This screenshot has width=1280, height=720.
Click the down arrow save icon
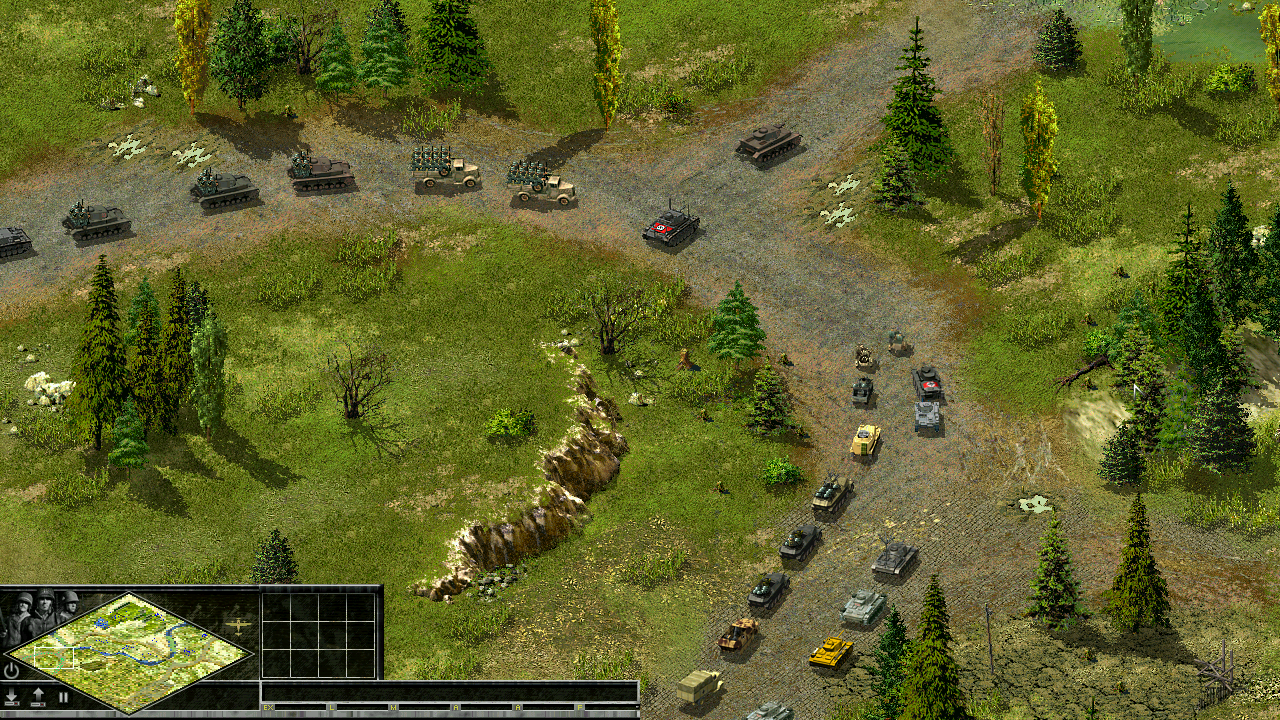[x=12, y=697]
